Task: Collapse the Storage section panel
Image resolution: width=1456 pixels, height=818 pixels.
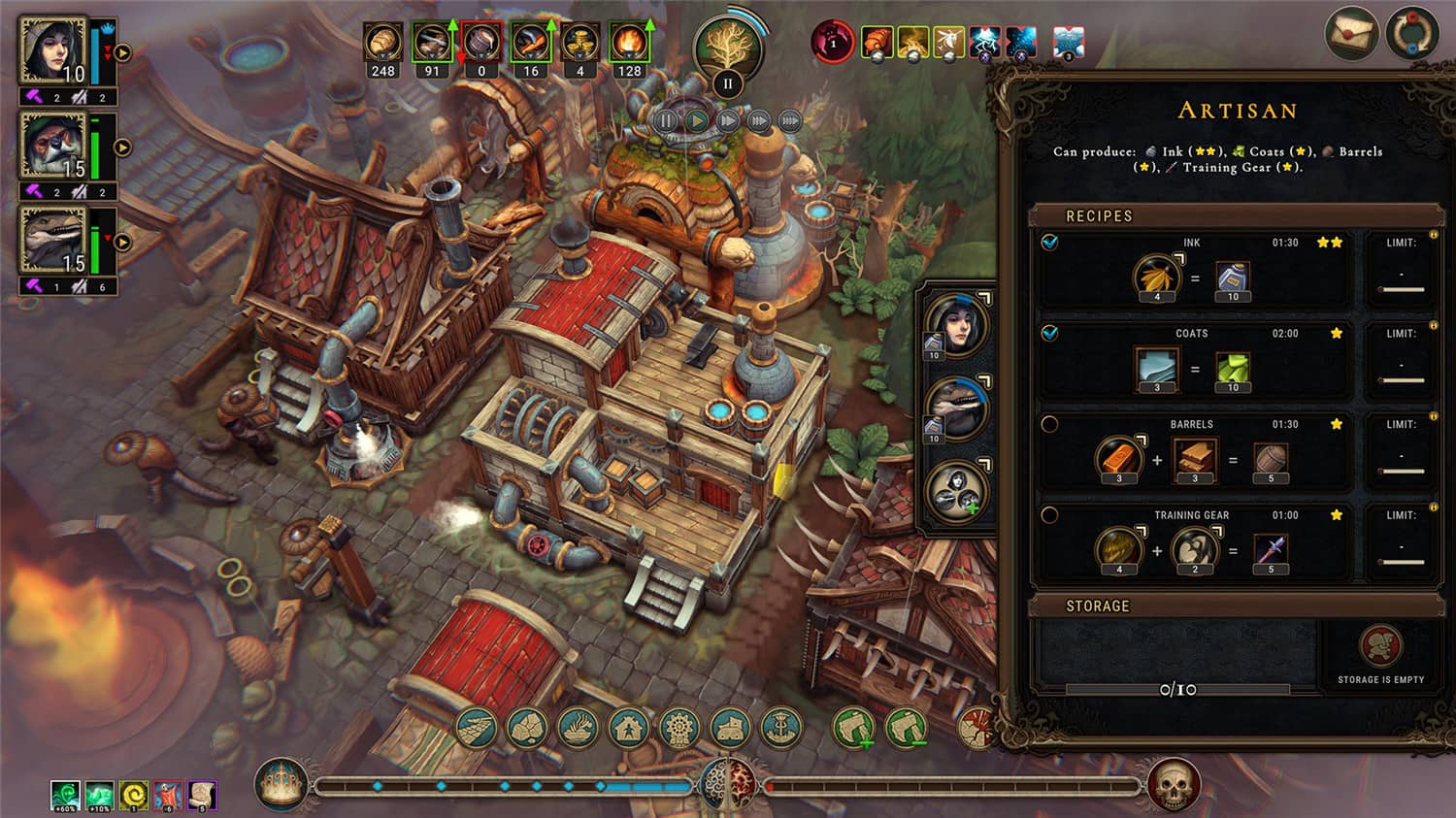Action: pyautogui.click(x=1100, y=605)
